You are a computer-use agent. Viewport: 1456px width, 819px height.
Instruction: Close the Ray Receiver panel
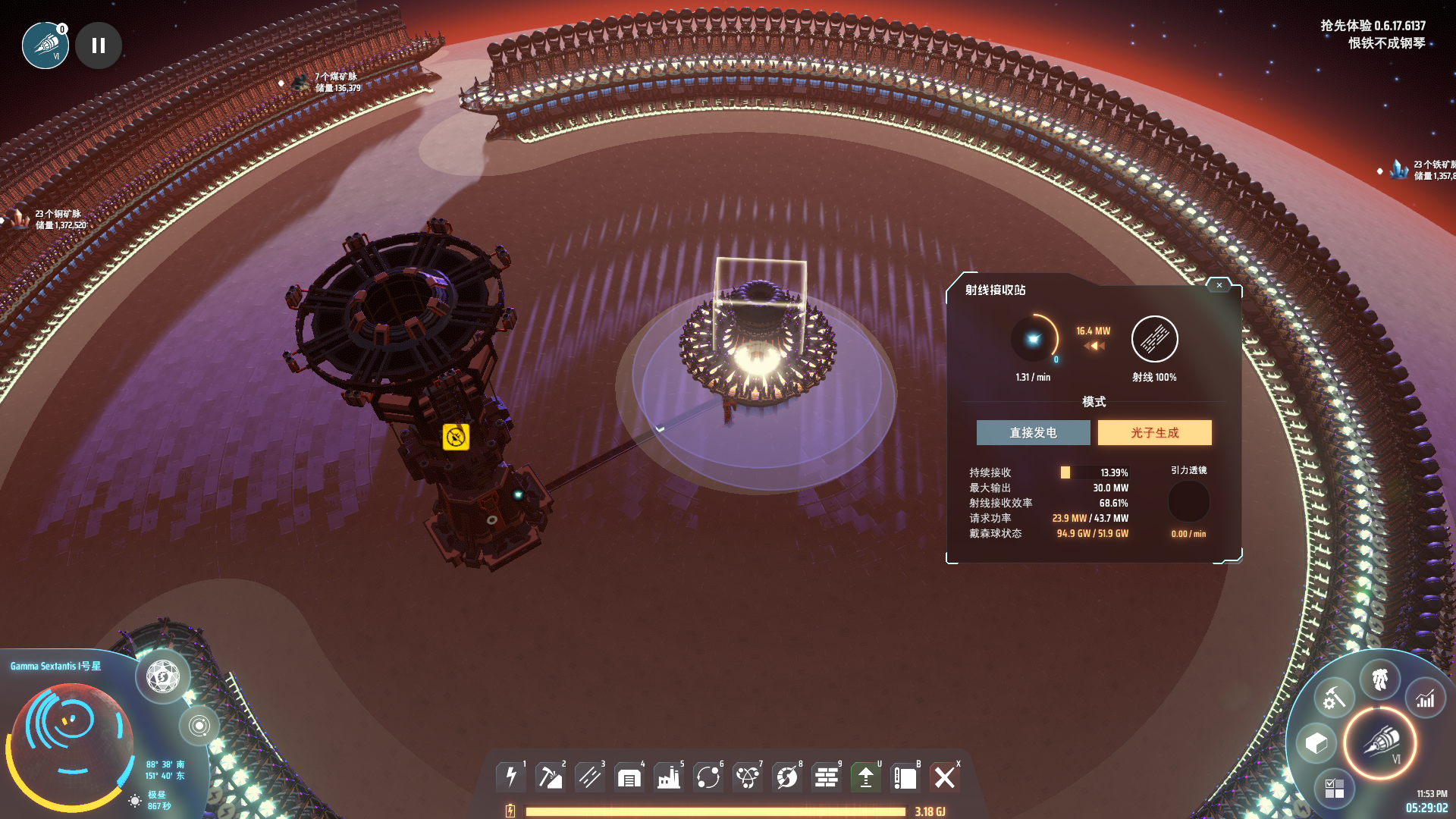tap(1219, 285)
